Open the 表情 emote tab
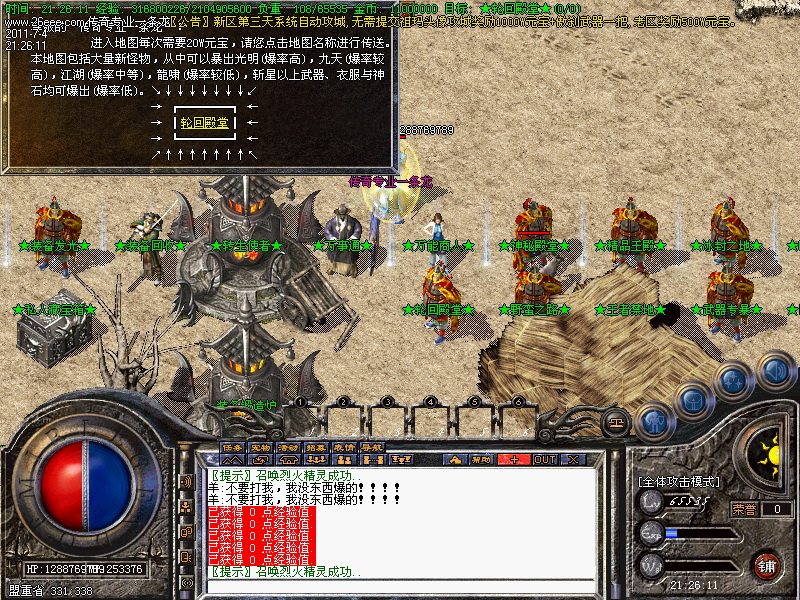Image resolution: width=800 pixels, height=600 pixels. [x=344, y=447]
